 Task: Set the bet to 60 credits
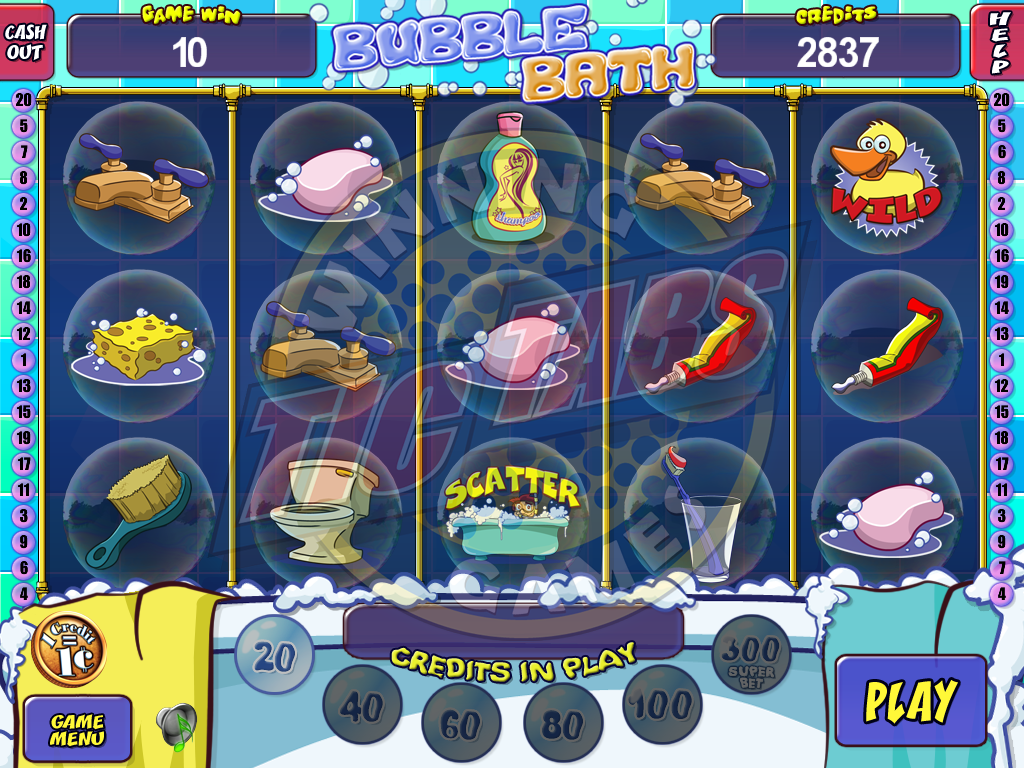pos(461,723)
